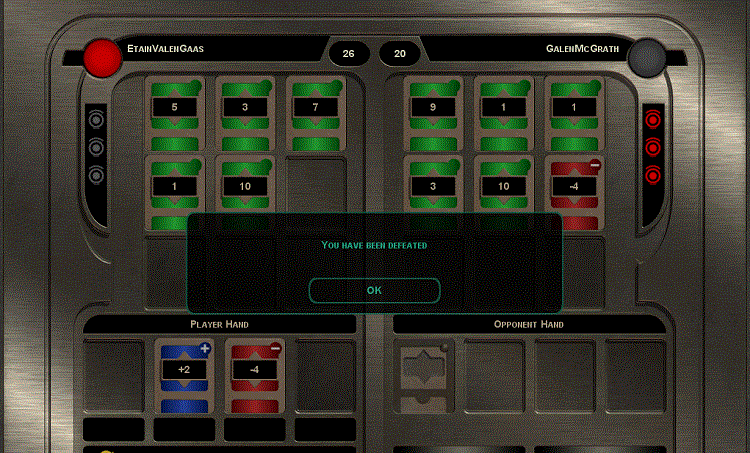Image resolution: width=750 pixels, height=453 pixels.
Task: Confirm the defeat message with OK
Action: [x=374, y=290]
